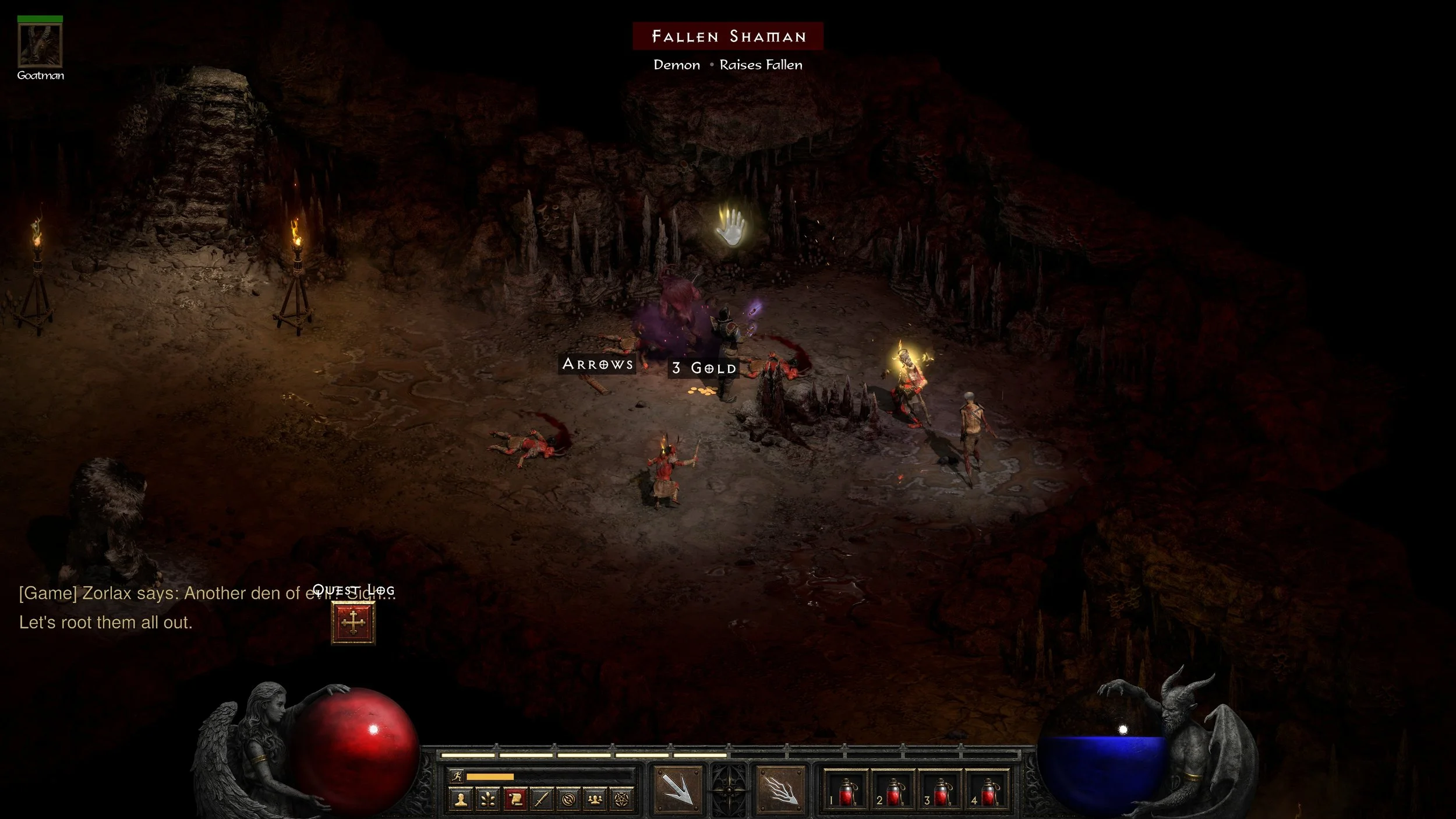
Task: Select the right-click multiple arrow skill
Action: (x=780, y=790)
